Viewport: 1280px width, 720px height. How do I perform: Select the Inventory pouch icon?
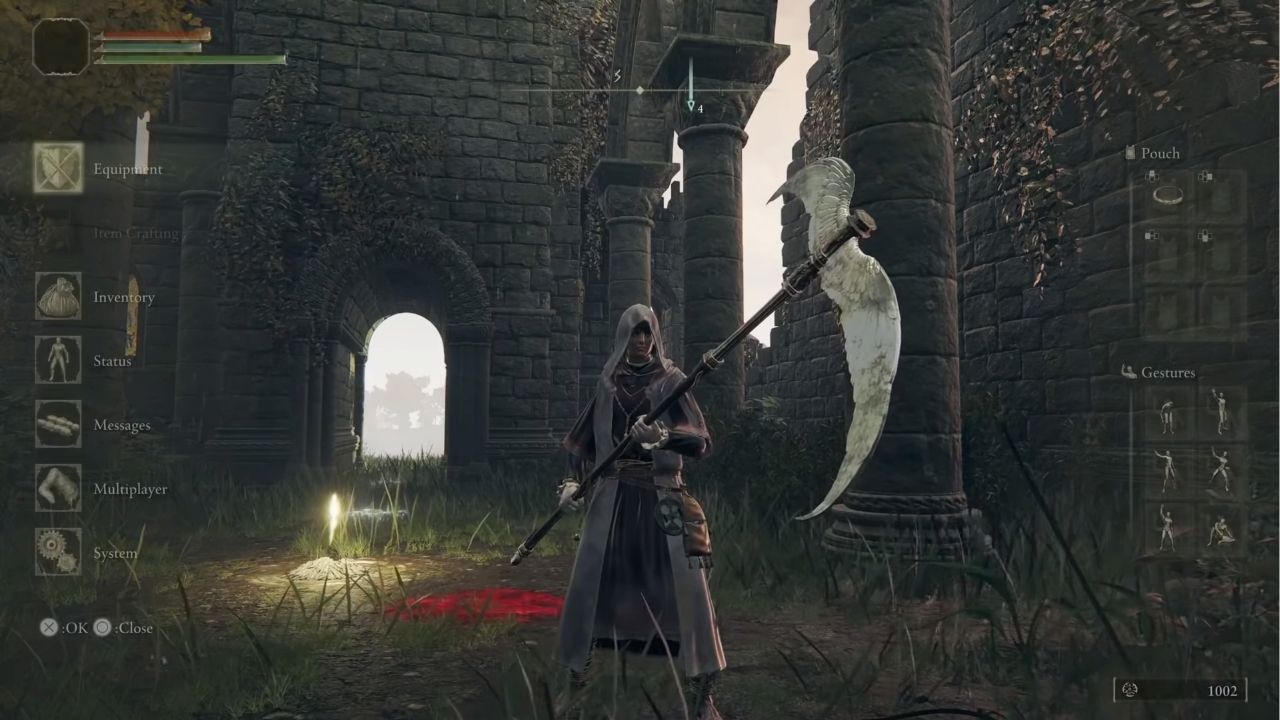(x=57, y=297)
